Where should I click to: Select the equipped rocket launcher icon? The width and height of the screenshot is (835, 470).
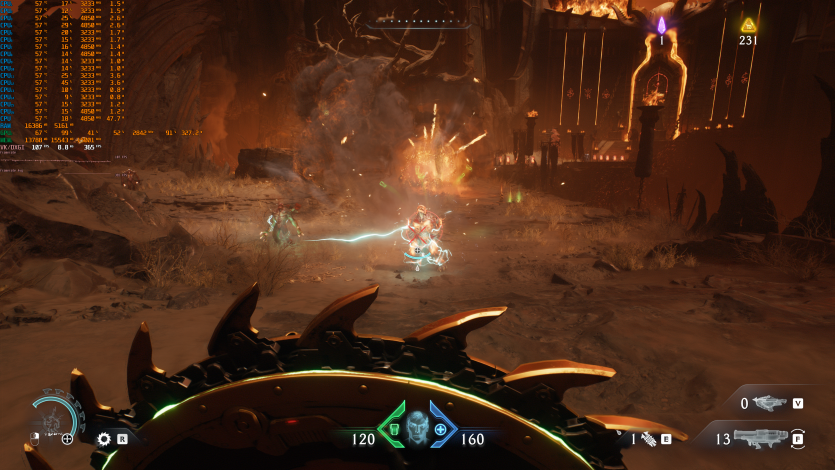pyautogui.click(x=764, y=437)
